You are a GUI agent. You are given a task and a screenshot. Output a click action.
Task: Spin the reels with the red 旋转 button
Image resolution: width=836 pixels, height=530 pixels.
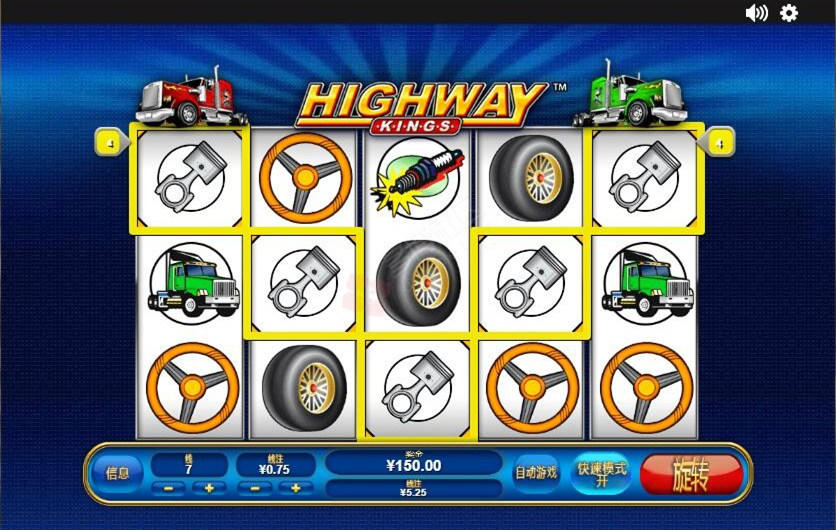point(691,473)
